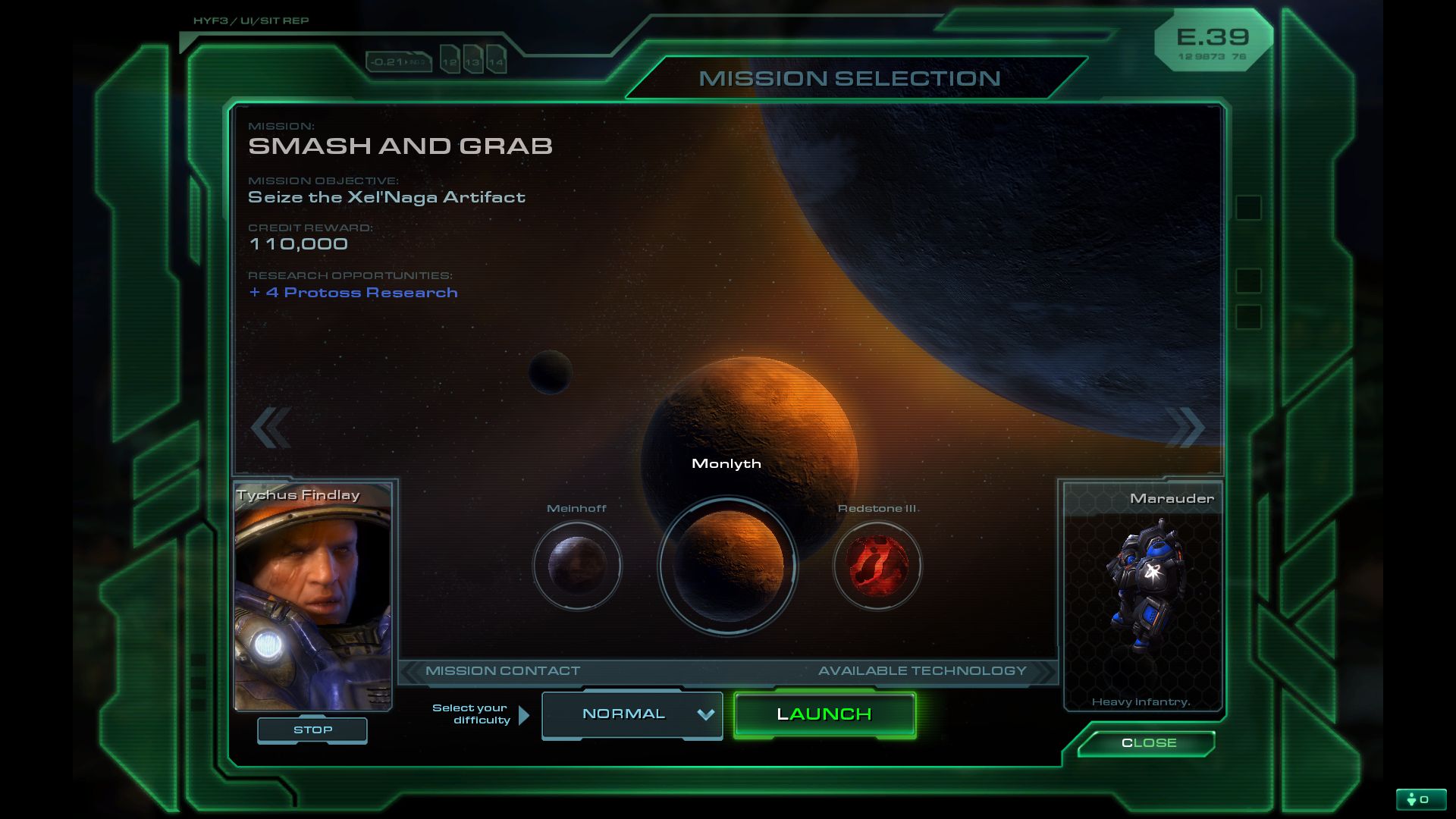1456x819 pixels.
Task: View the Marauder available technology card
Action: click(x=1143, y=597)
